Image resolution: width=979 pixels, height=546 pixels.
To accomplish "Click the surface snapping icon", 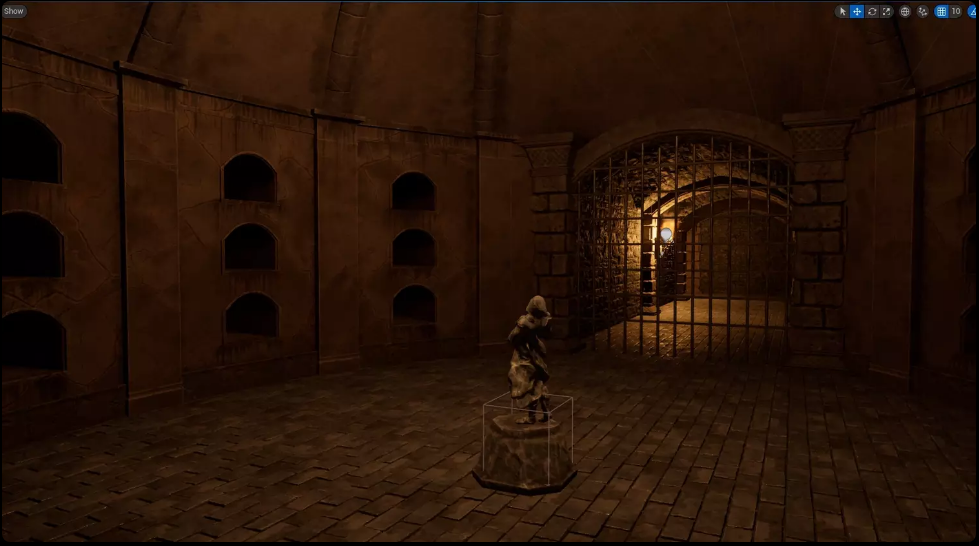I will 922,11.
